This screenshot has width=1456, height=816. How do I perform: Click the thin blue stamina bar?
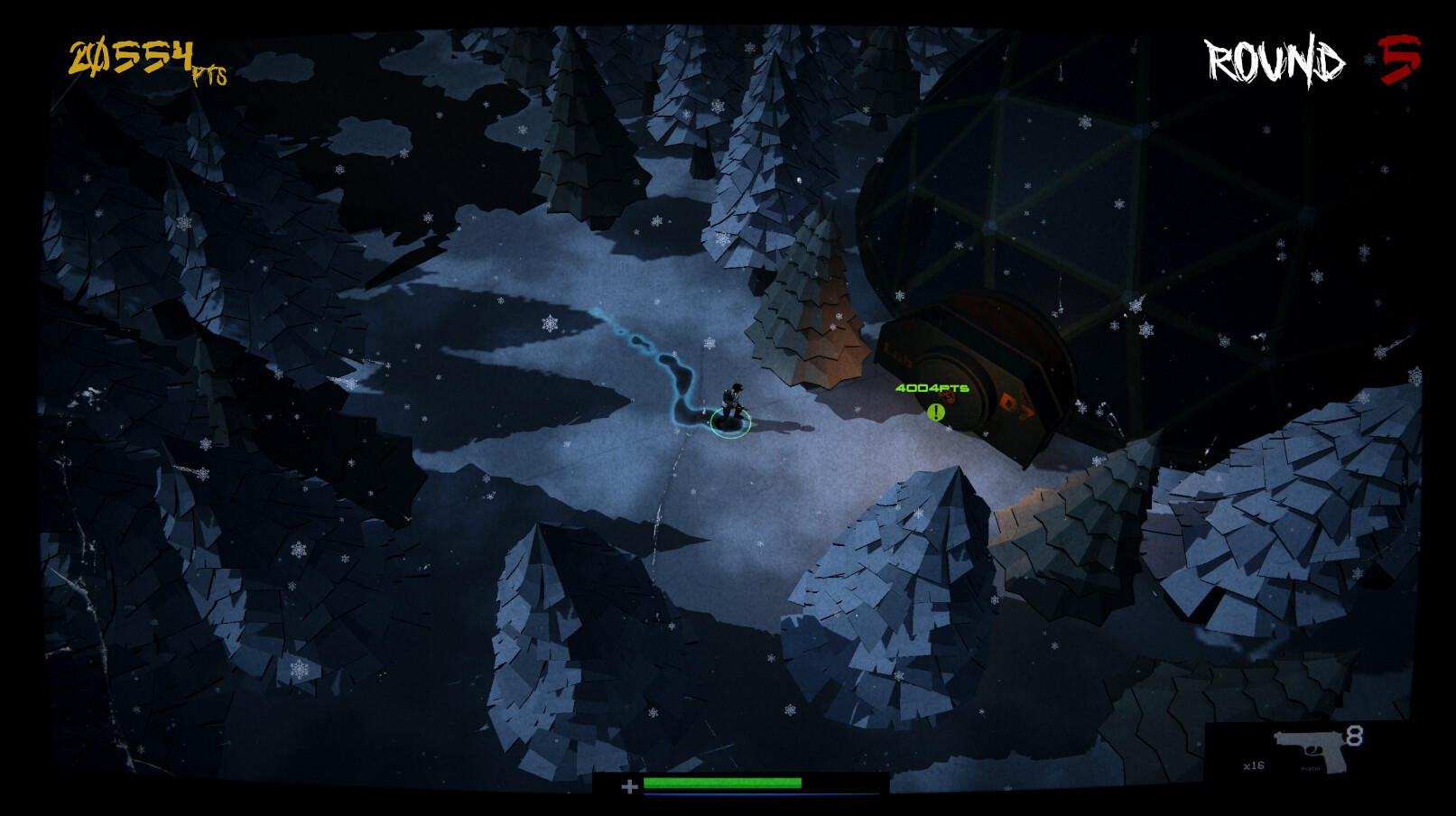point(722,794)
